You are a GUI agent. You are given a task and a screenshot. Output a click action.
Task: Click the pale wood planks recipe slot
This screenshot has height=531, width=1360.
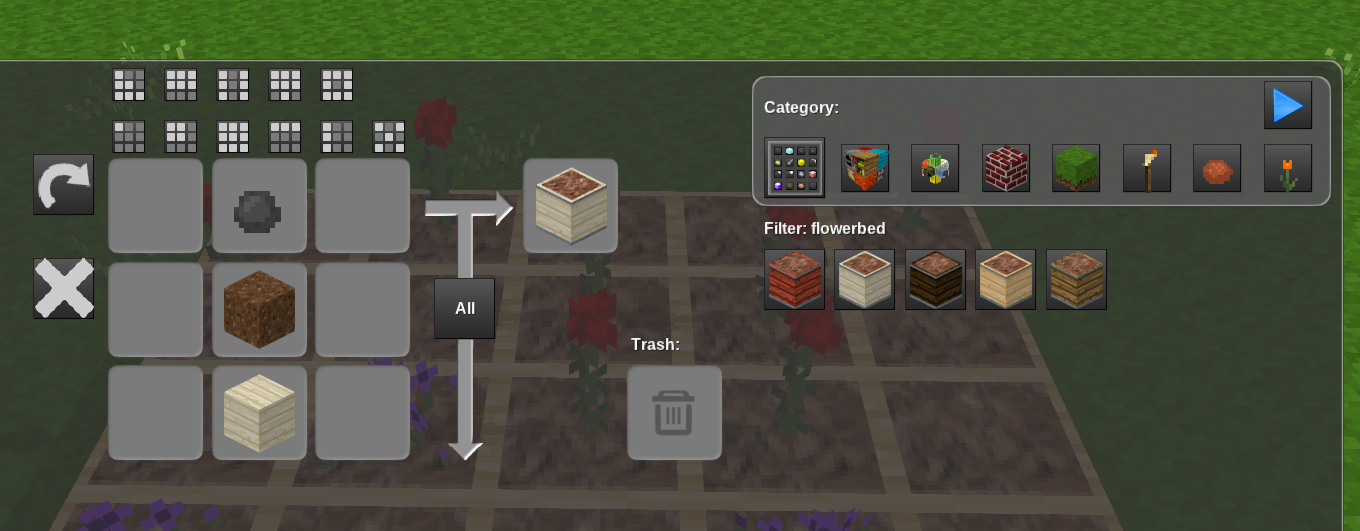259,413
